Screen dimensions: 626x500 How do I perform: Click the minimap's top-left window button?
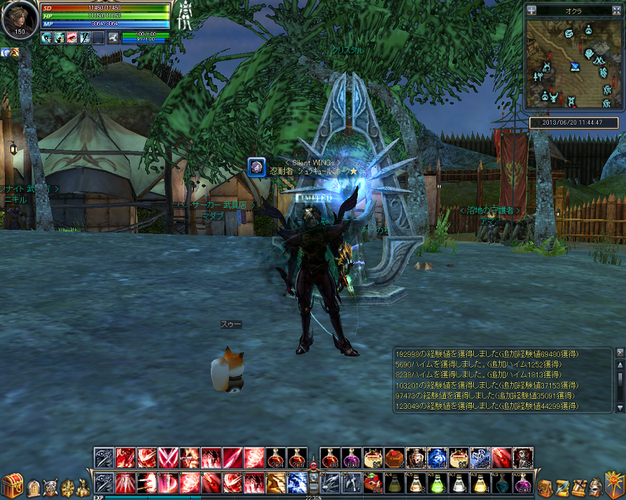pos(532,10)
